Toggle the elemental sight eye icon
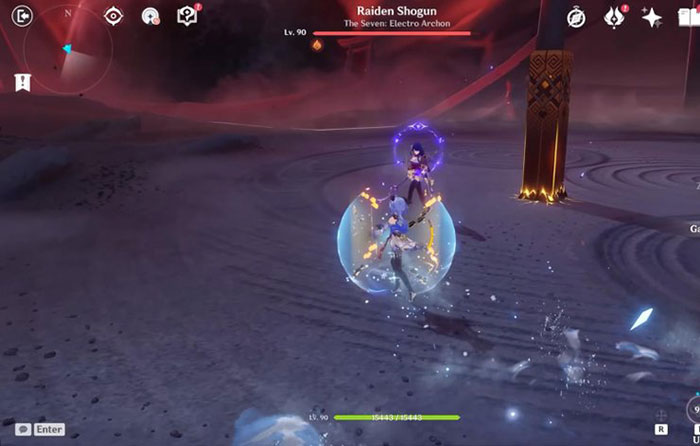 114,16
